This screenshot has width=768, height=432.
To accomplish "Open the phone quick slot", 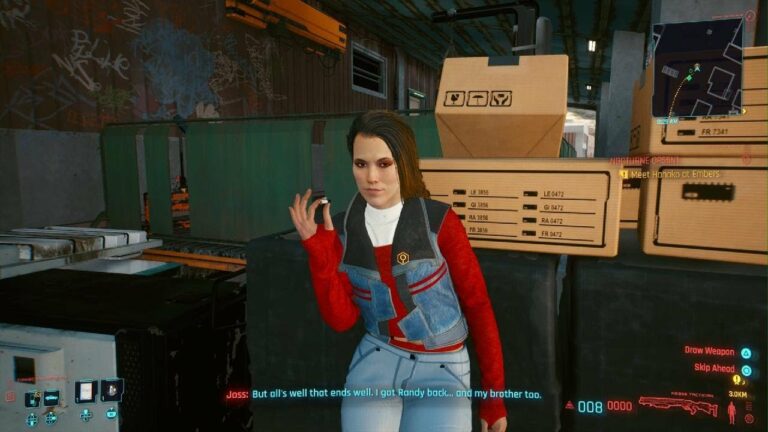I will tap(31, 399).
